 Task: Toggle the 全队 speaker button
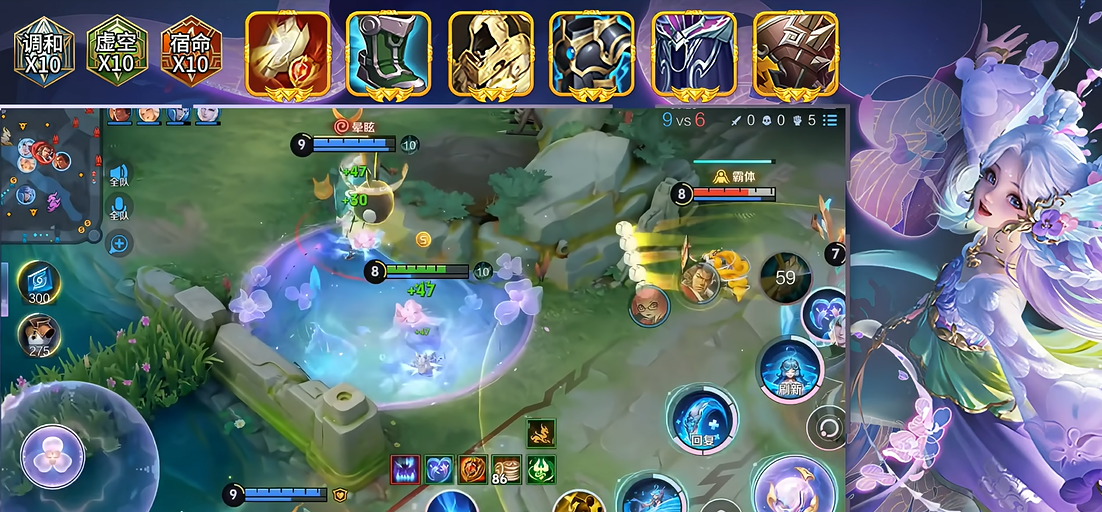[119, 176]
